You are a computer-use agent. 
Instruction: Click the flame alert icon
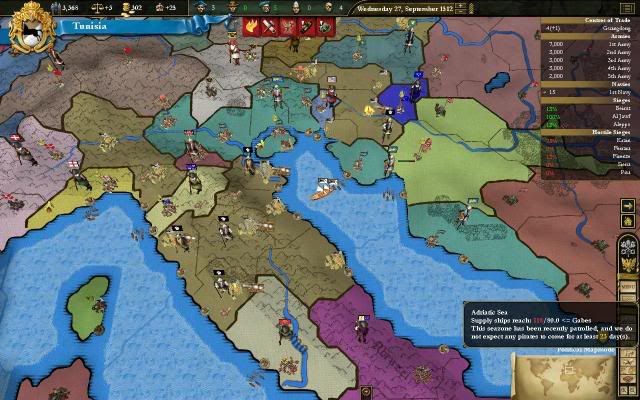click(x=252, y=27)
